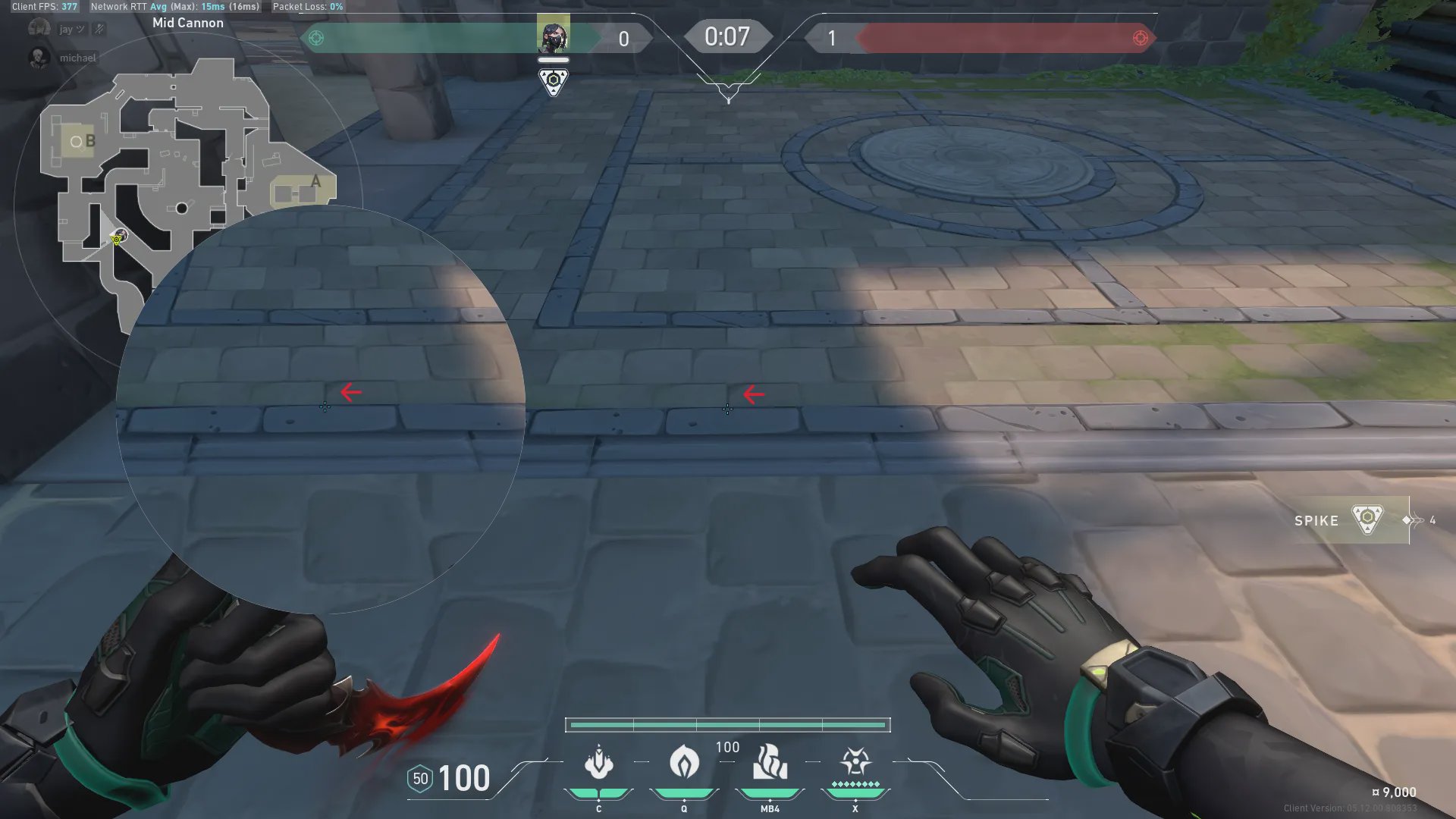The image size is (1456, 819).
Task: Click the player marker on the minimap
Action: (x=118, y=238)
